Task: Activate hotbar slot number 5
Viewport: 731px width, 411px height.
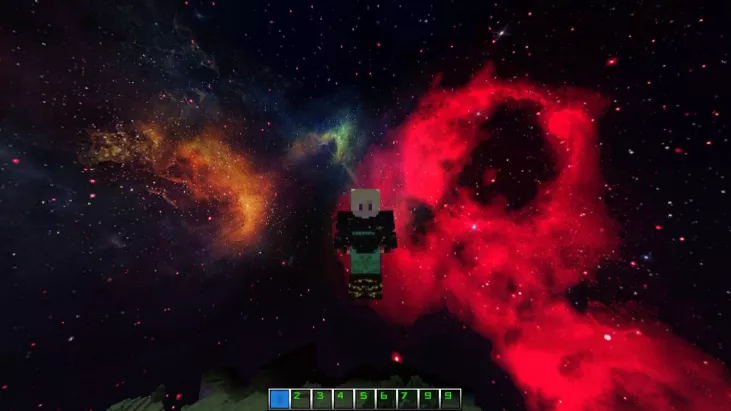Action: 364,399
